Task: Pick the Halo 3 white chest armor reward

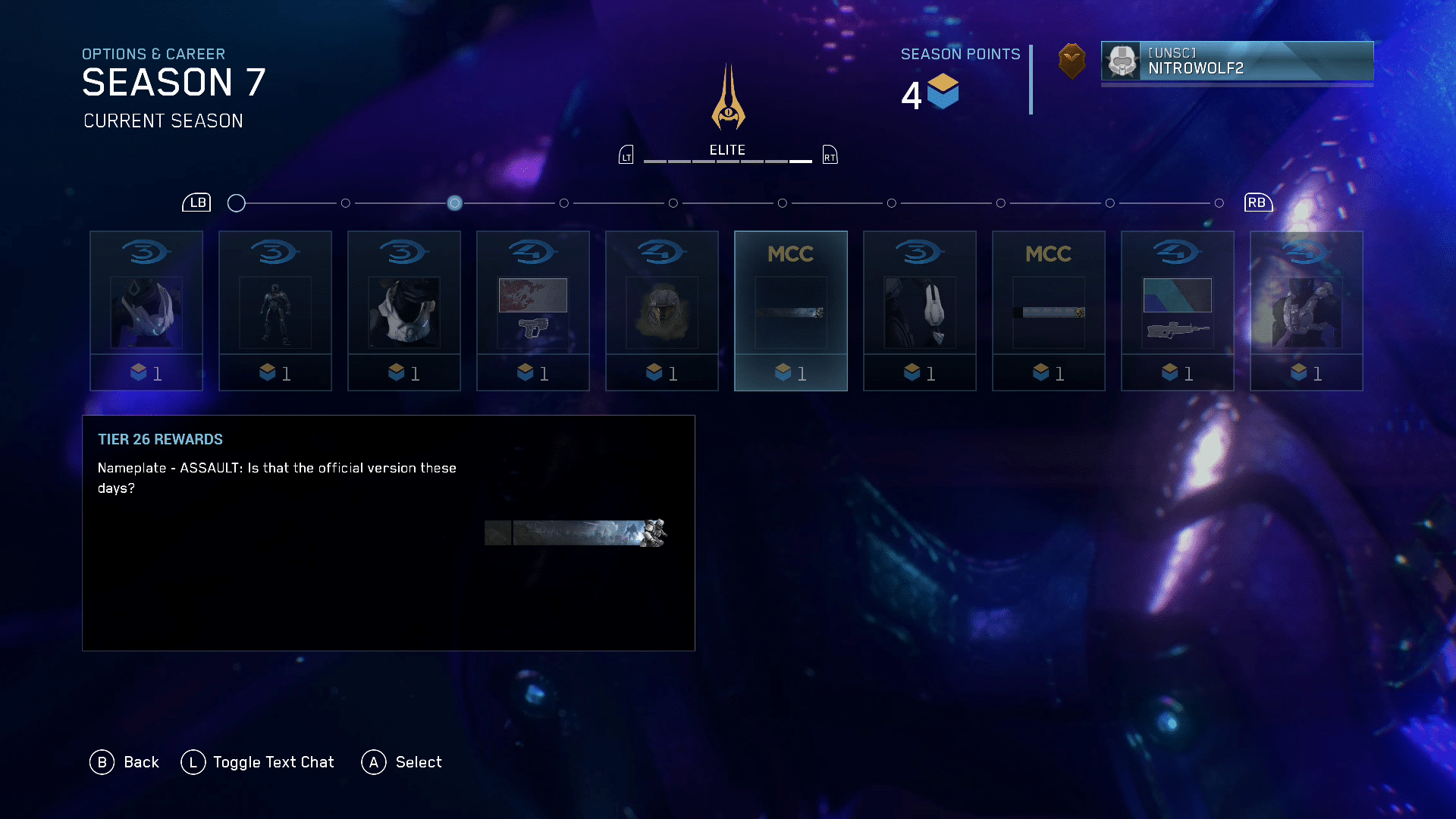Action: point(404,311)
